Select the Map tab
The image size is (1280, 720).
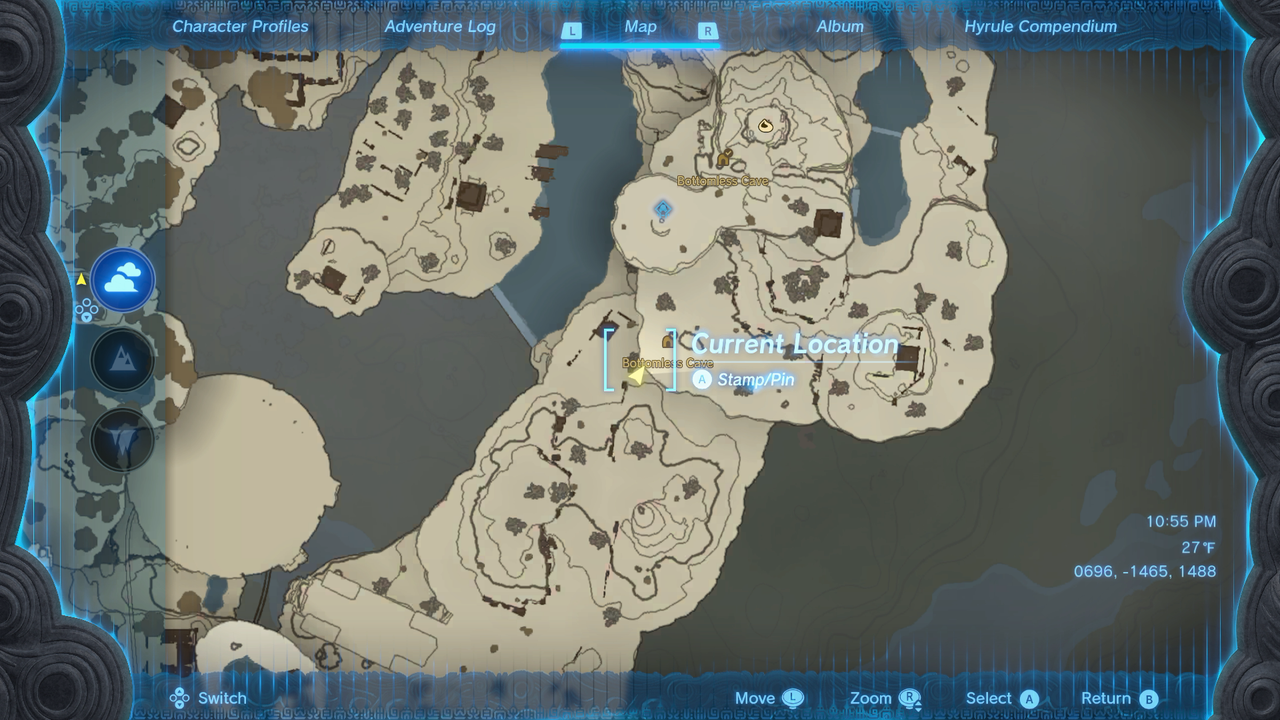[x=640, y=27]
